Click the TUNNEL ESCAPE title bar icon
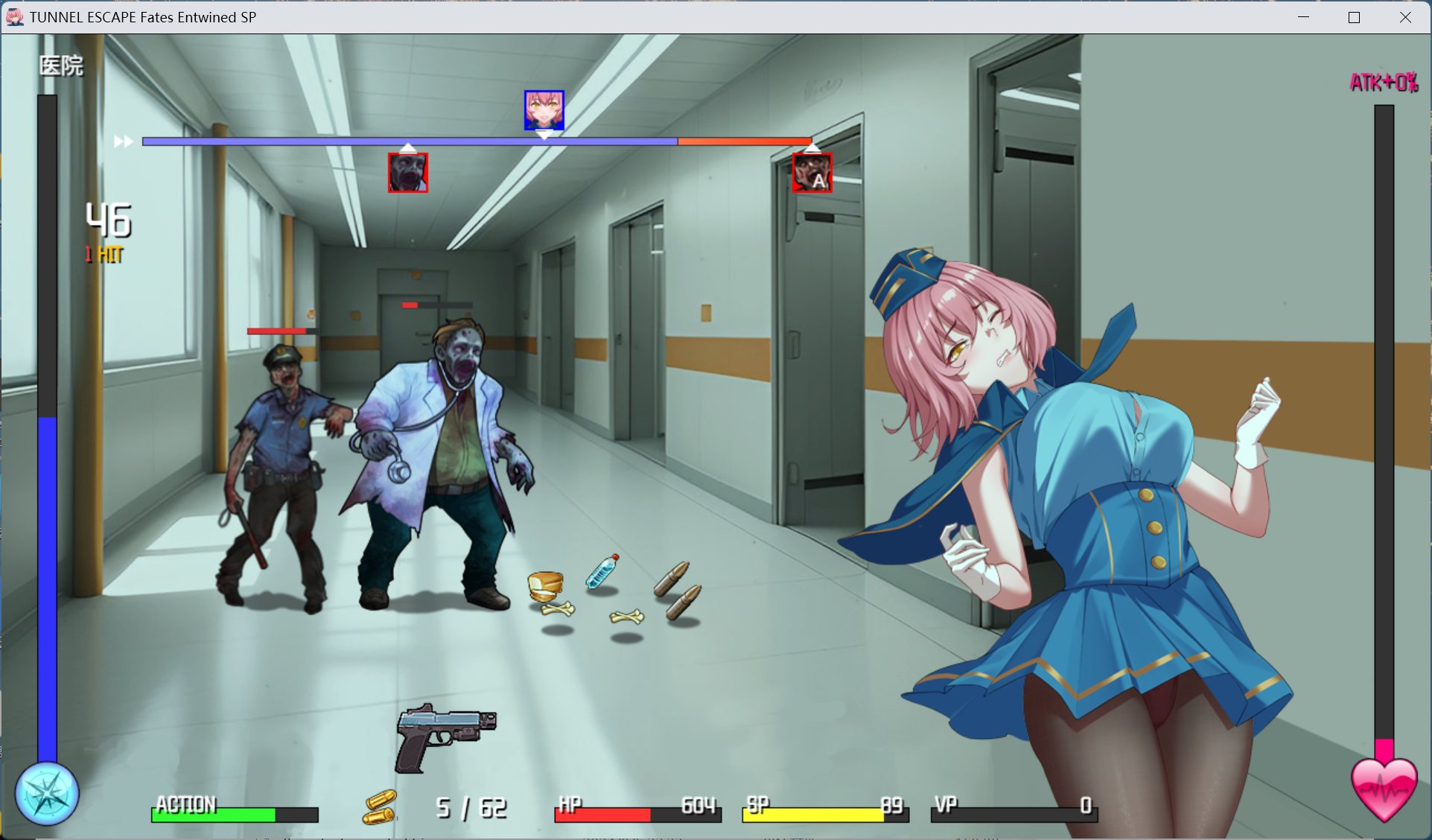 (x=14, y=16)
